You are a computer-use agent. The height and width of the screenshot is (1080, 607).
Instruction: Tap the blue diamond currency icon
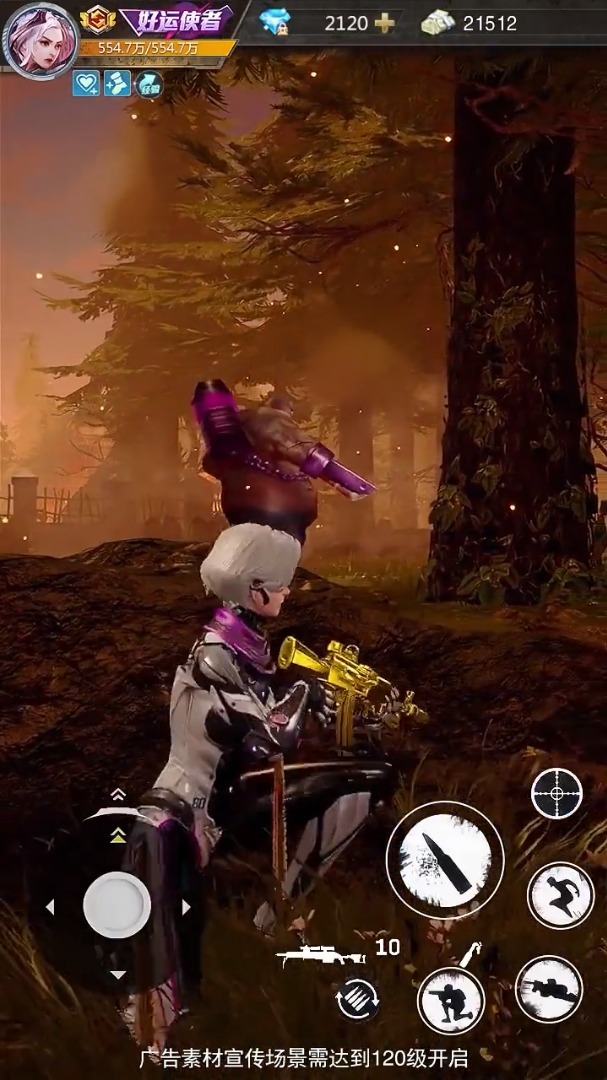[x=274, y=22]
